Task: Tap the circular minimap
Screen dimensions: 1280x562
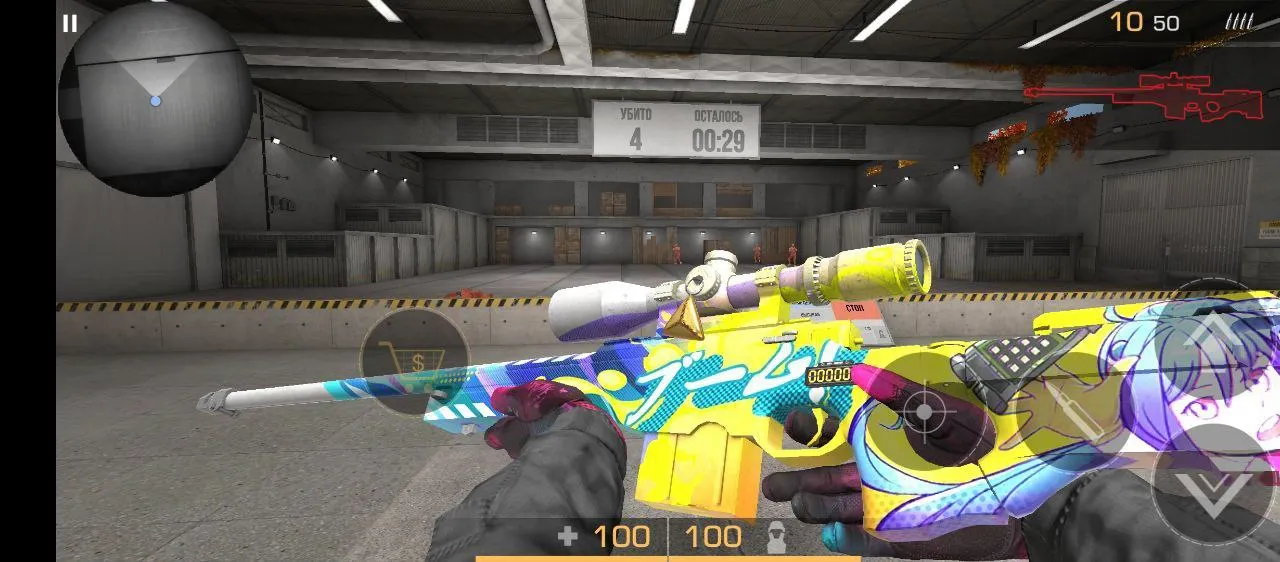Action: pyautogui.click(x=155, y=100)
